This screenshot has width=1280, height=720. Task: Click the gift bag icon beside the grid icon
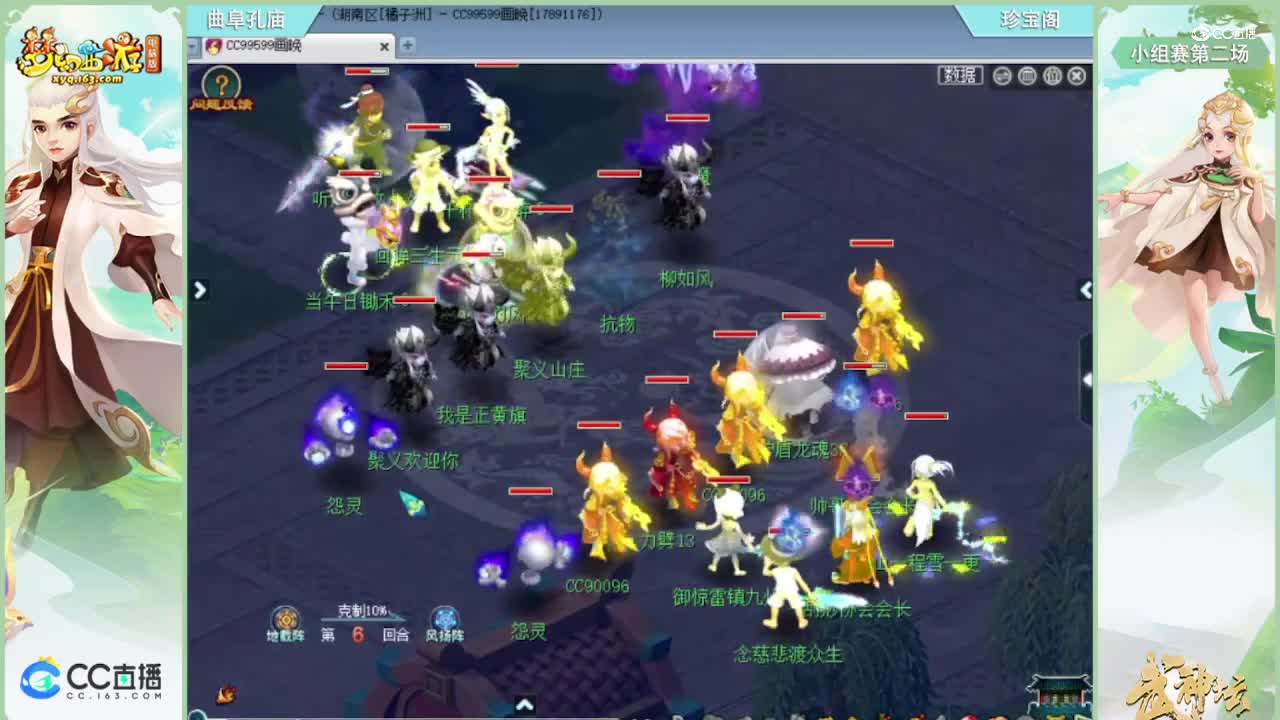pos(1051,76)
